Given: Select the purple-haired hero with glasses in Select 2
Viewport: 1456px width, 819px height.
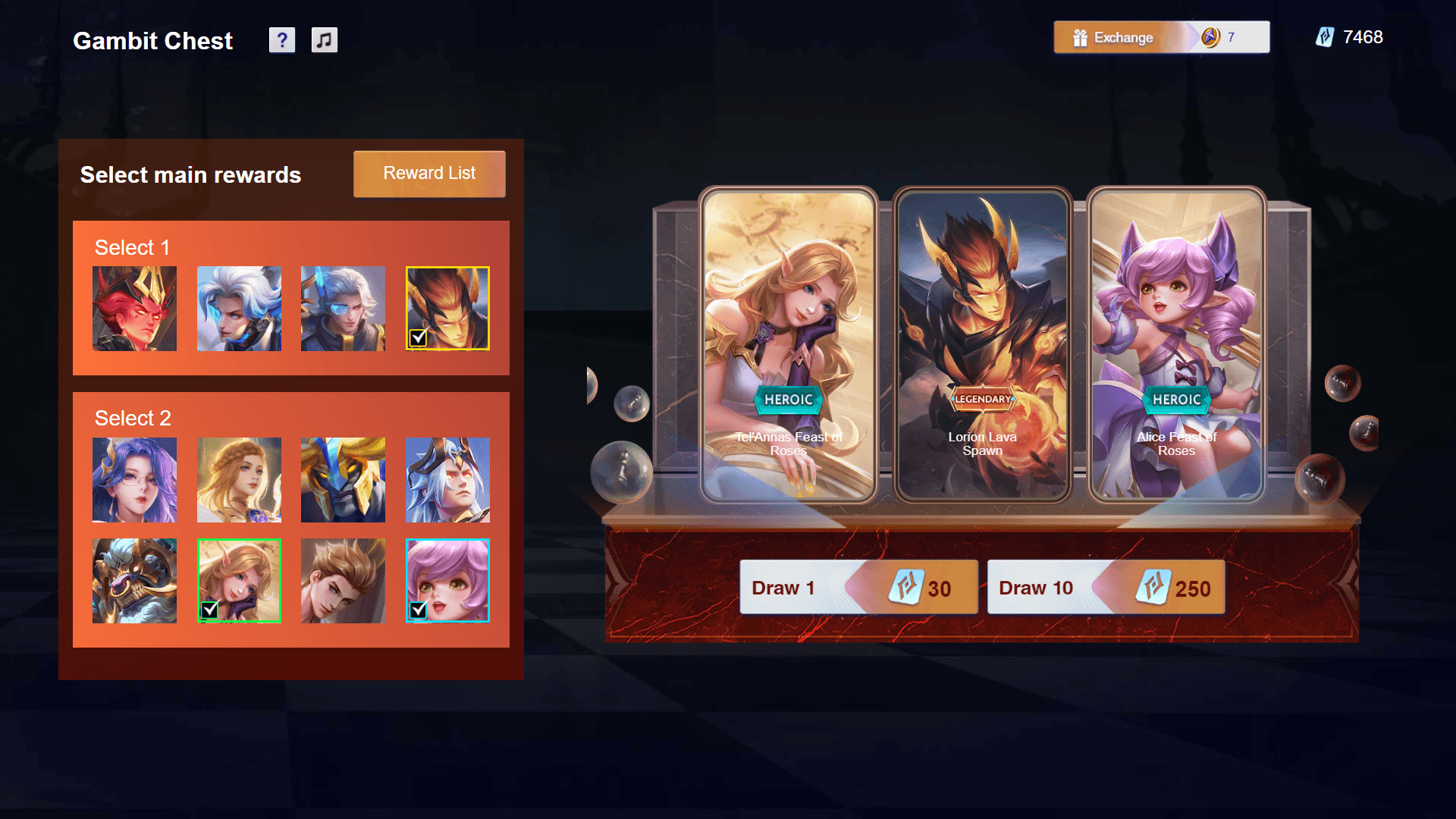Looking at the screenshot, I should click(x=134, y=480).
